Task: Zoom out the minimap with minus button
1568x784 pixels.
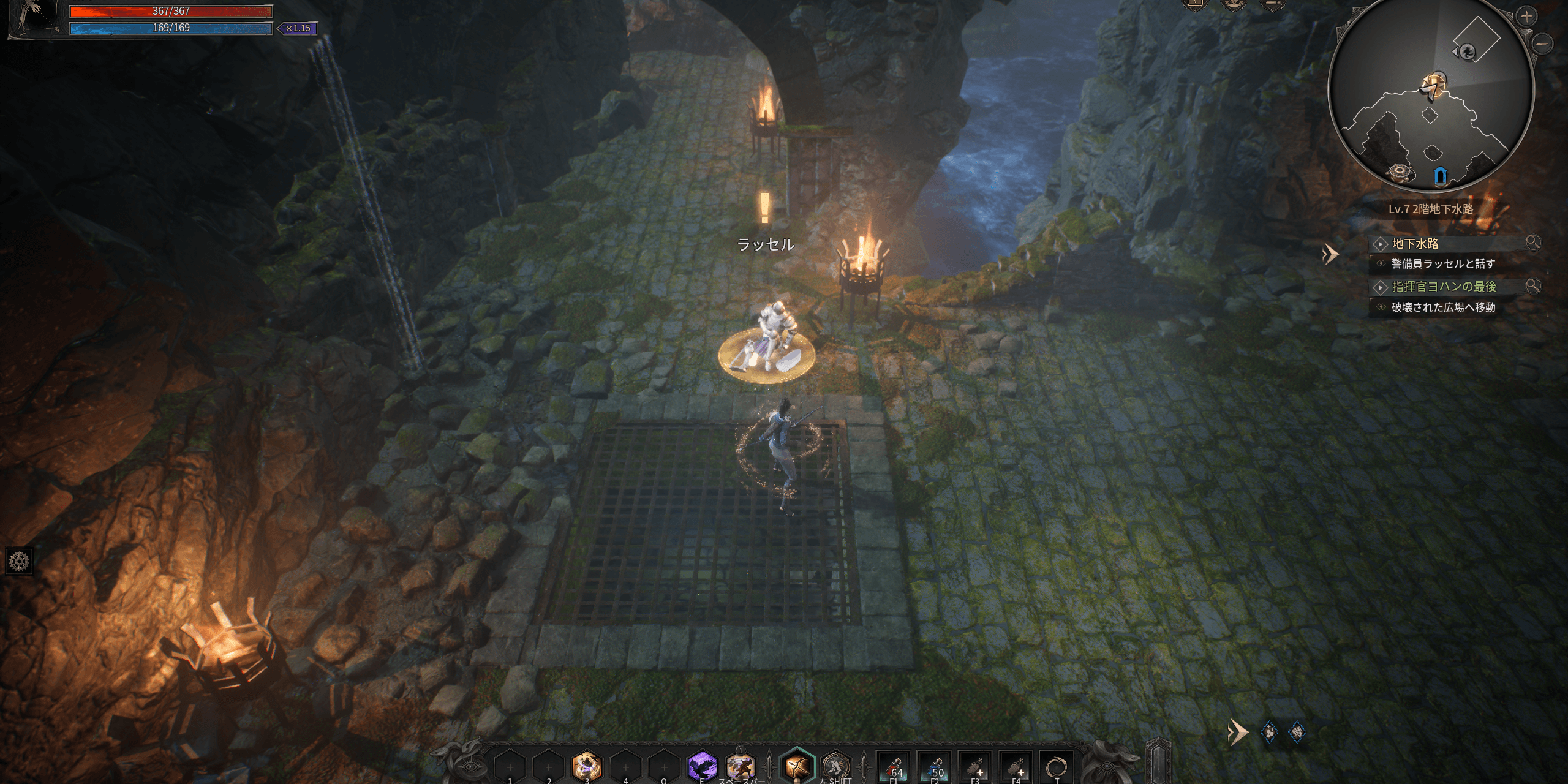Action: [1543, 43]
